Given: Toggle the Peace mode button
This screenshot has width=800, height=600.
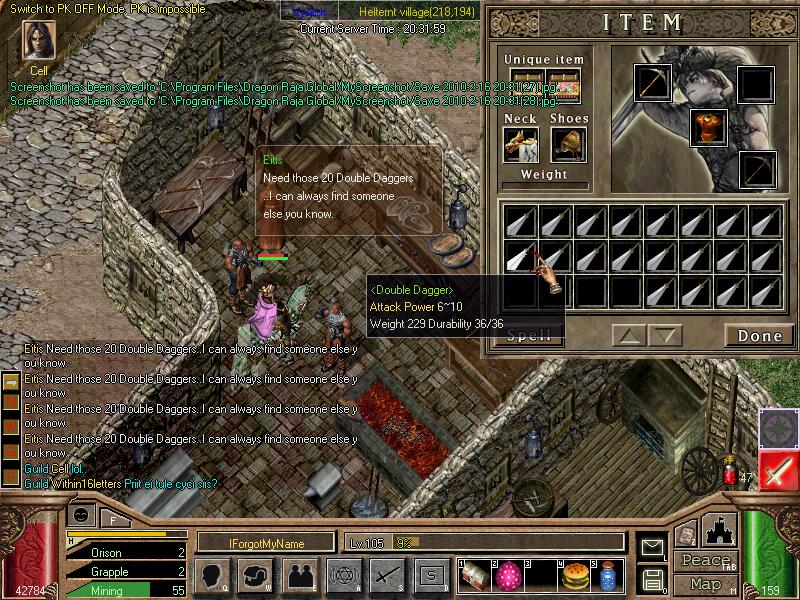Looking at the screenshot, I should coord(704,560).
